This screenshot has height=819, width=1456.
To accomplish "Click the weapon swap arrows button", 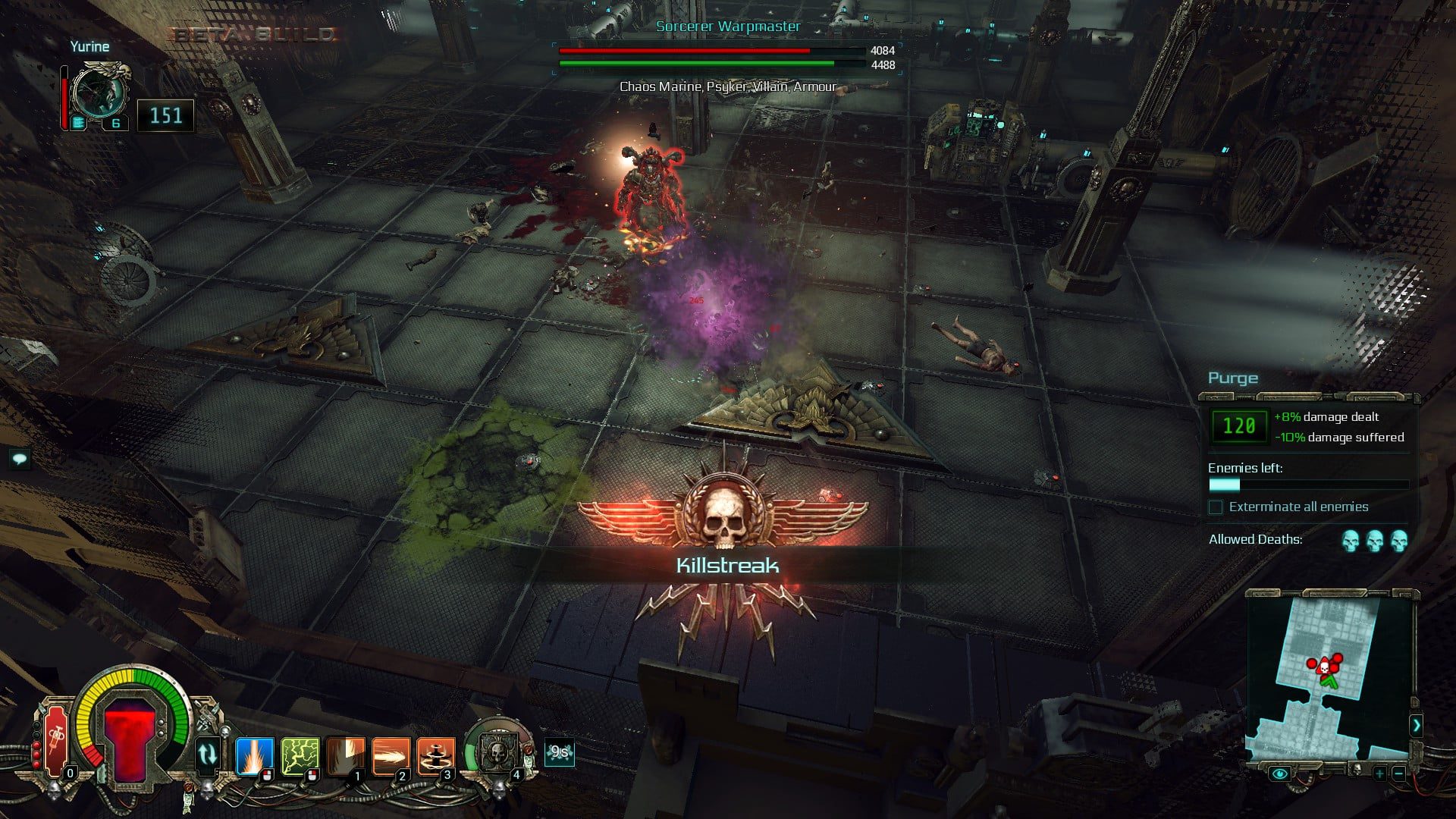I will coord(207,754).
